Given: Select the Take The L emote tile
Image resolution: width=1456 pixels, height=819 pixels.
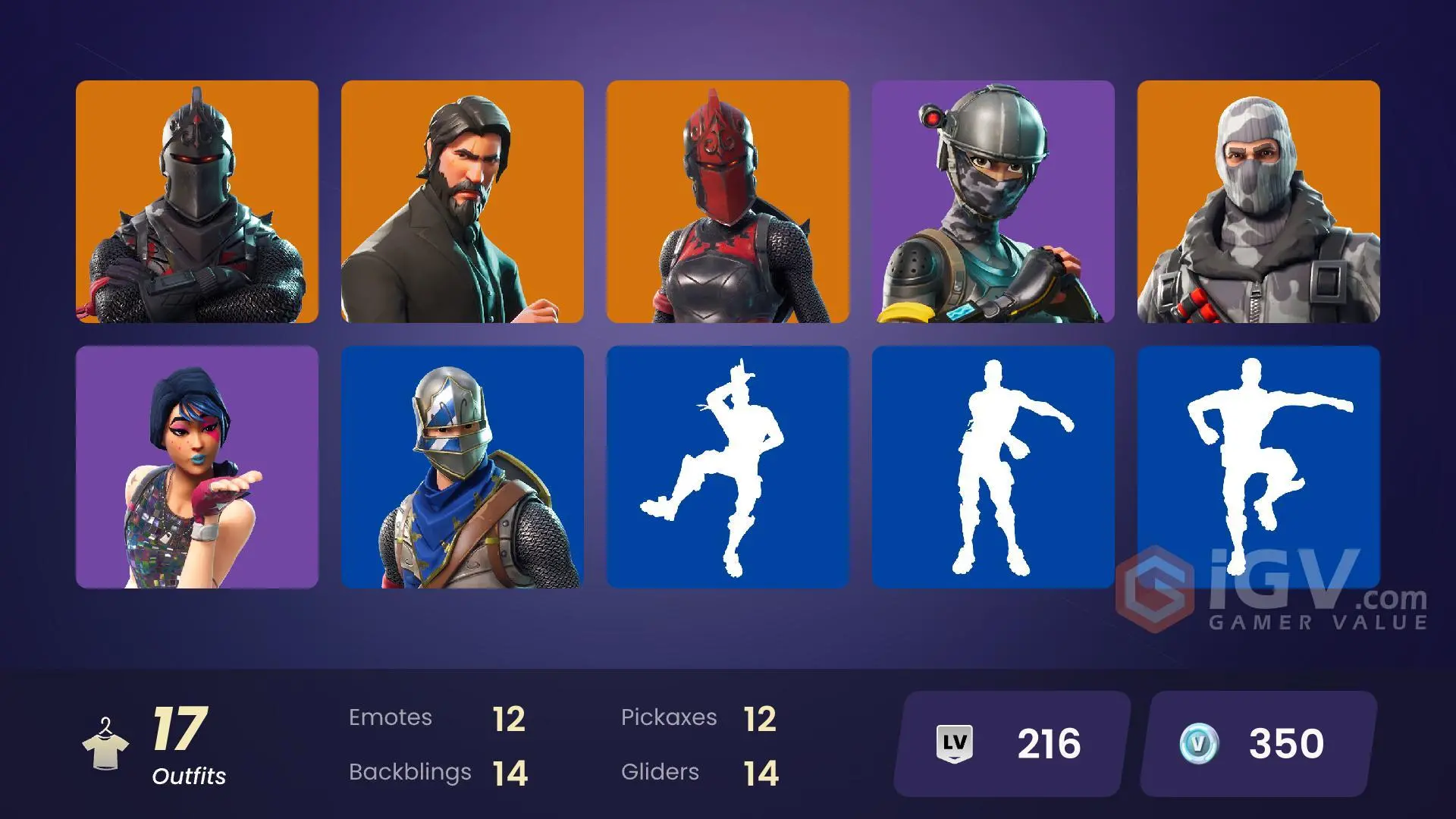Looking at the screenshot, I should (728, 466).
